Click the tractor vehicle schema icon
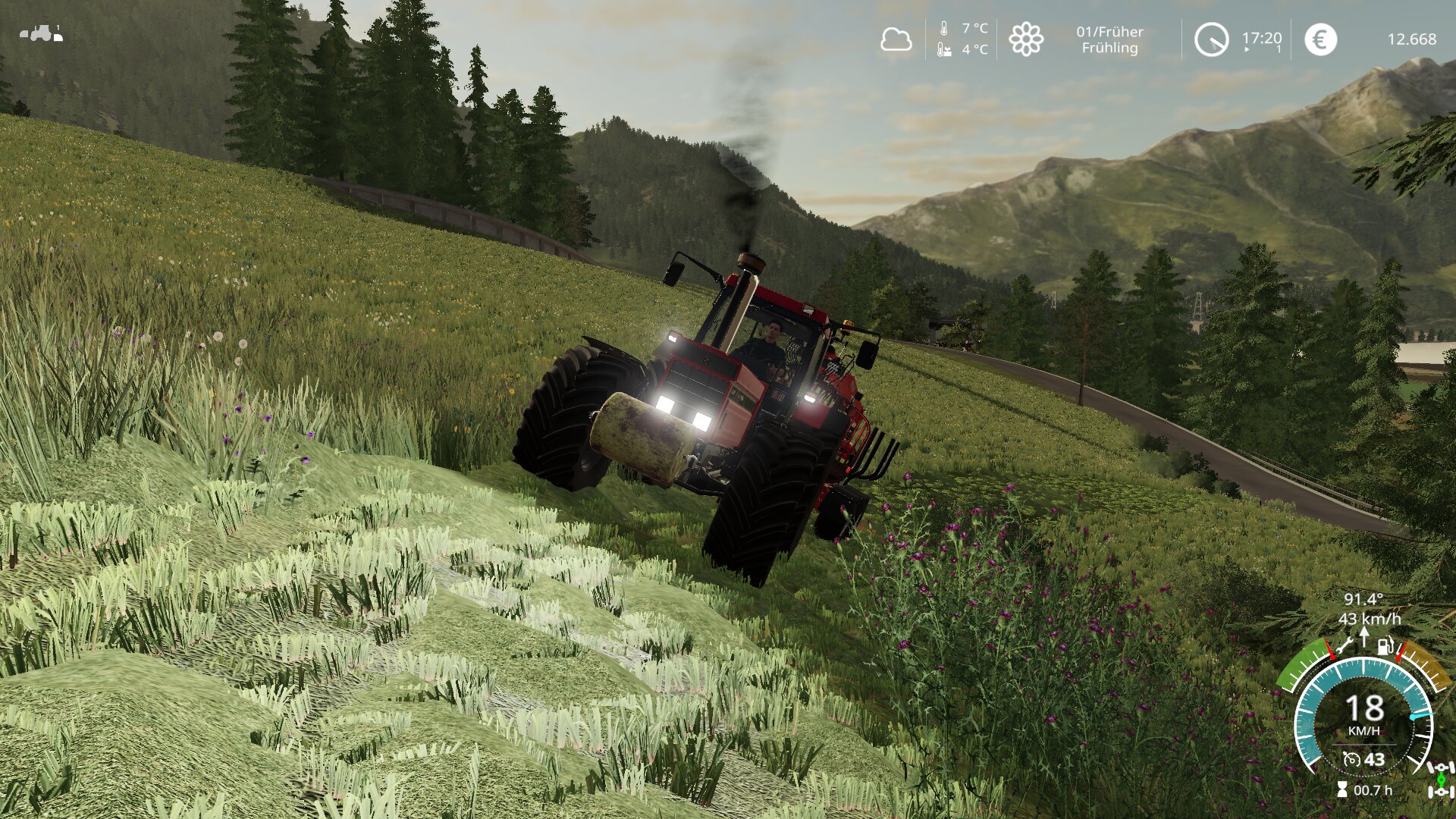The width and height of the screenshot is (1456, 819). 42,33
